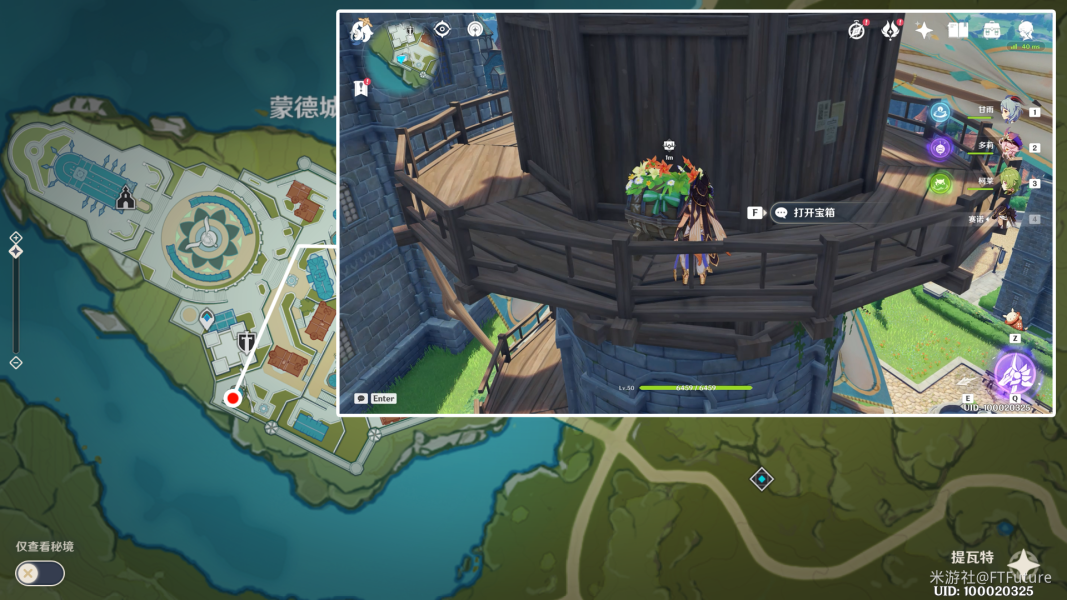Activate the purple elemental burst icon

1014,376
